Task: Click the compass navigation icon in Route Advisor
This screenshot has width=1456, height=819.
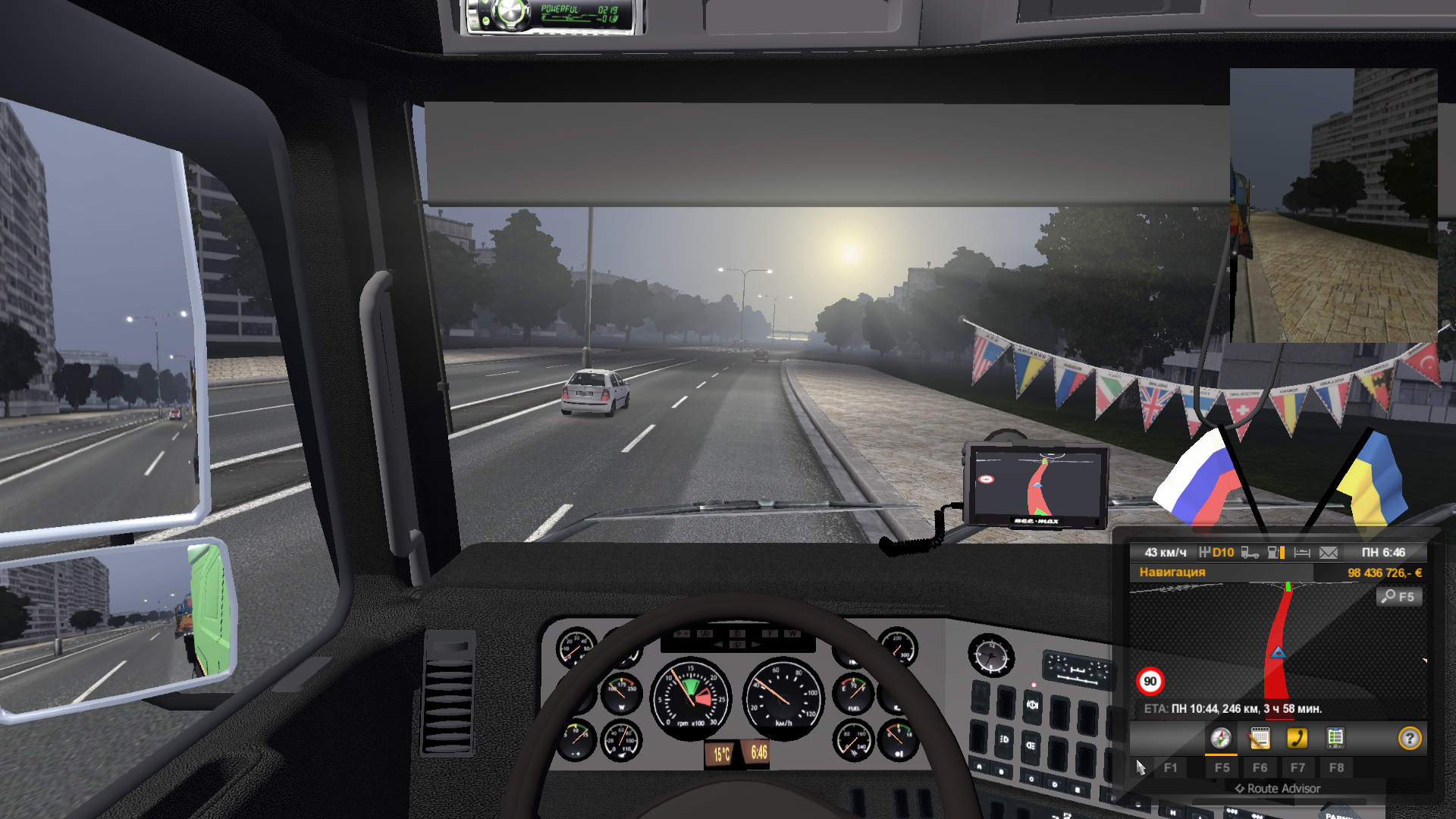Action: 1222,739
